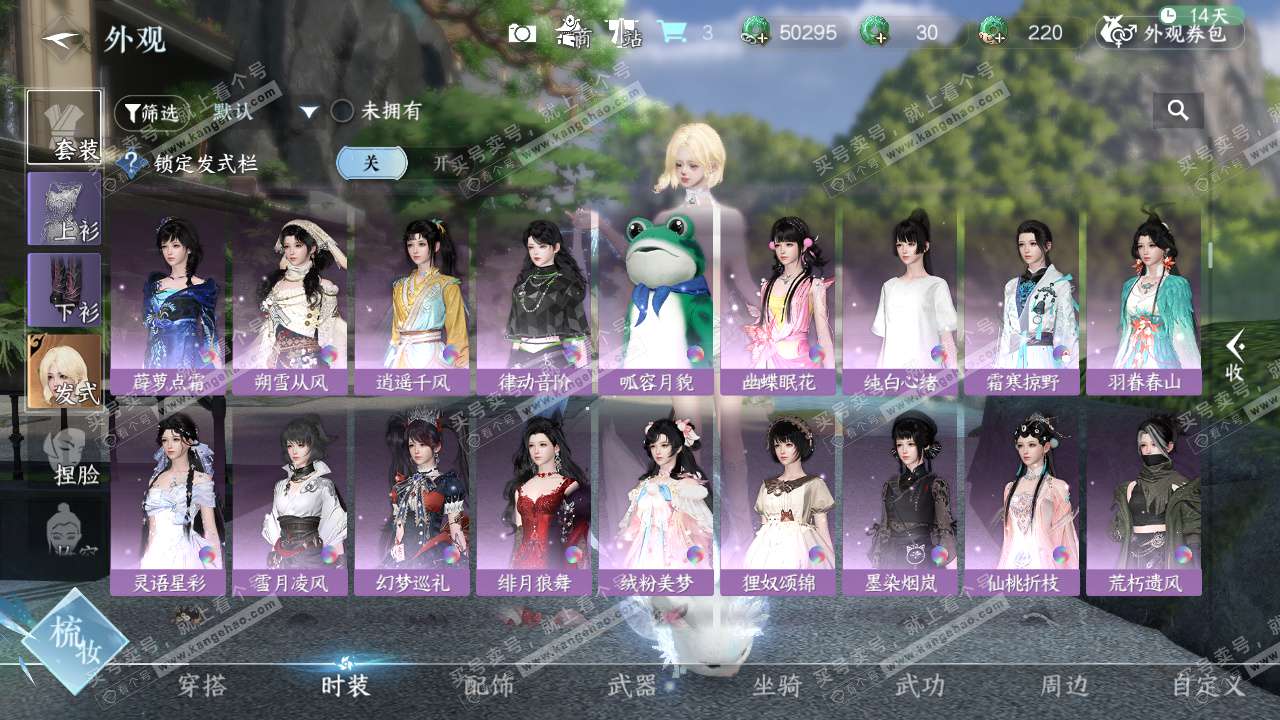The height and width of the screenshot is (720, 1280).
Task: Open the 外观券包 voucher pack
Action: [x=1171, y=33]
